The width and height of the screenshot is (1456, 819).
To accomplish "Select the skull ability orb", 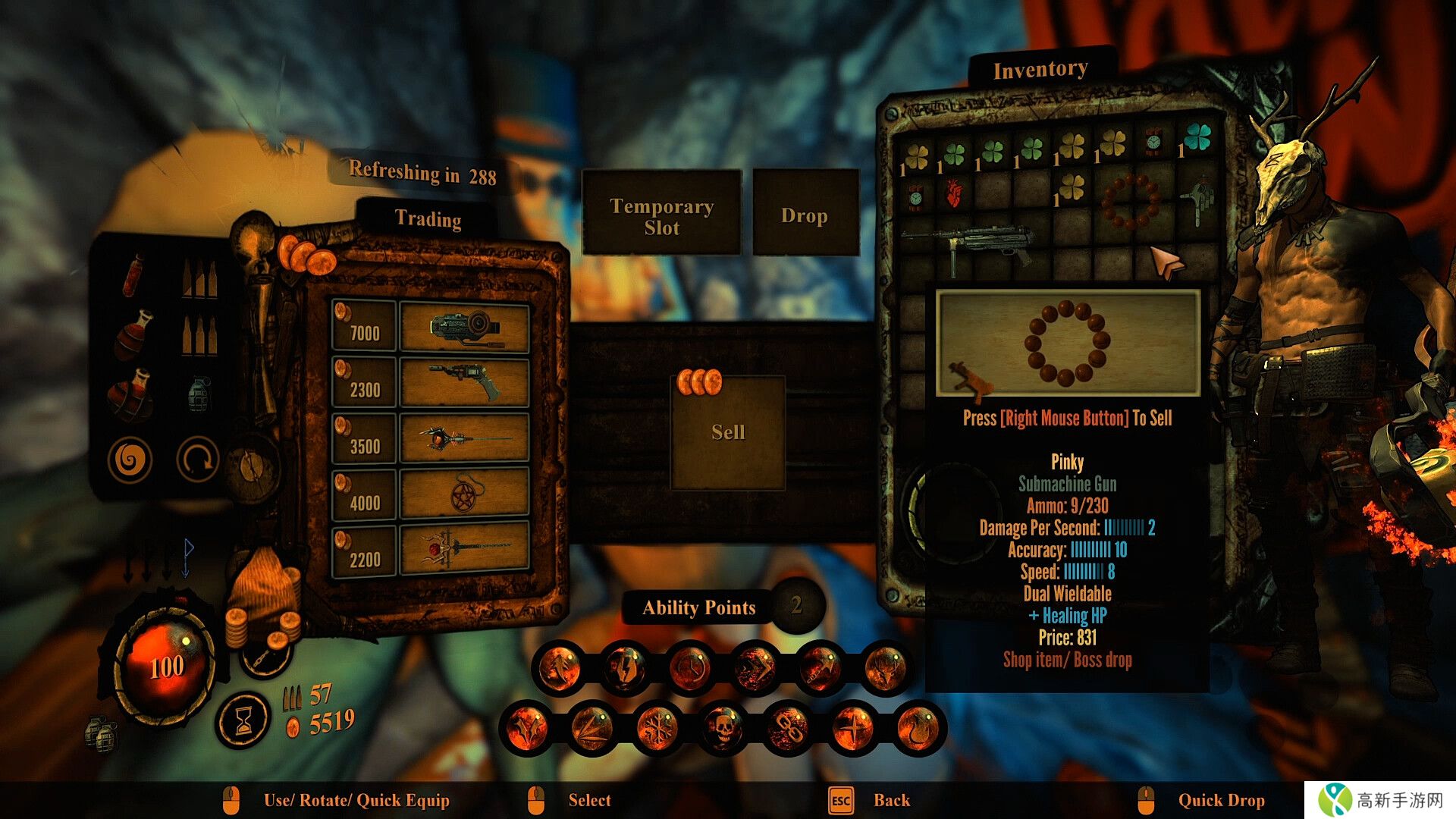I will click(723, 728).
